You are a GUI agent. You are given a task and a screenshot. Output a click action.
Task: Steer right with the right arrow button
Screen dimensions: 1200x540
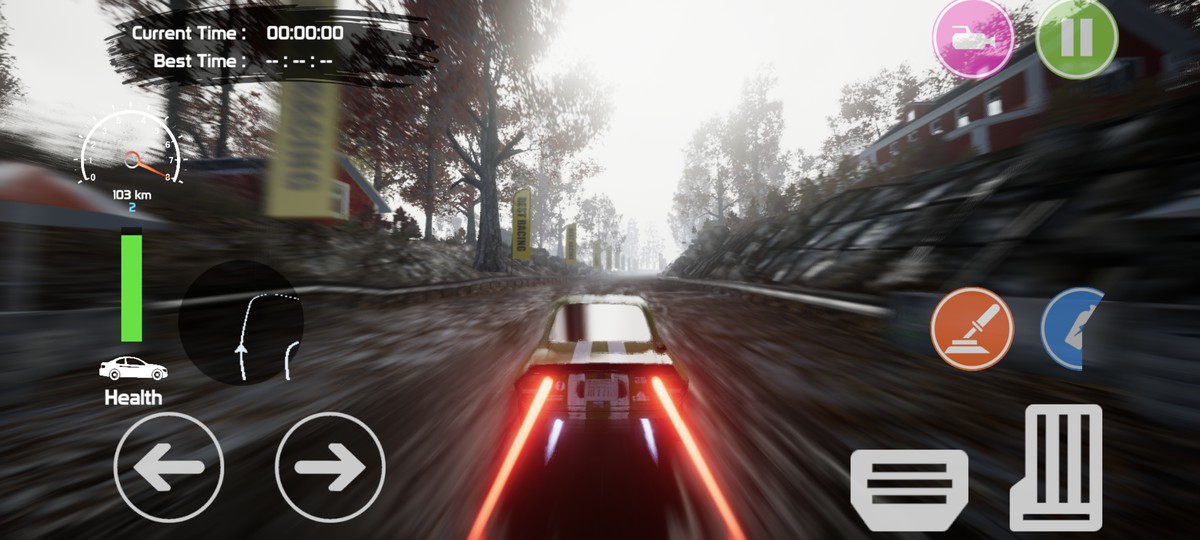(x=330, y=467)
